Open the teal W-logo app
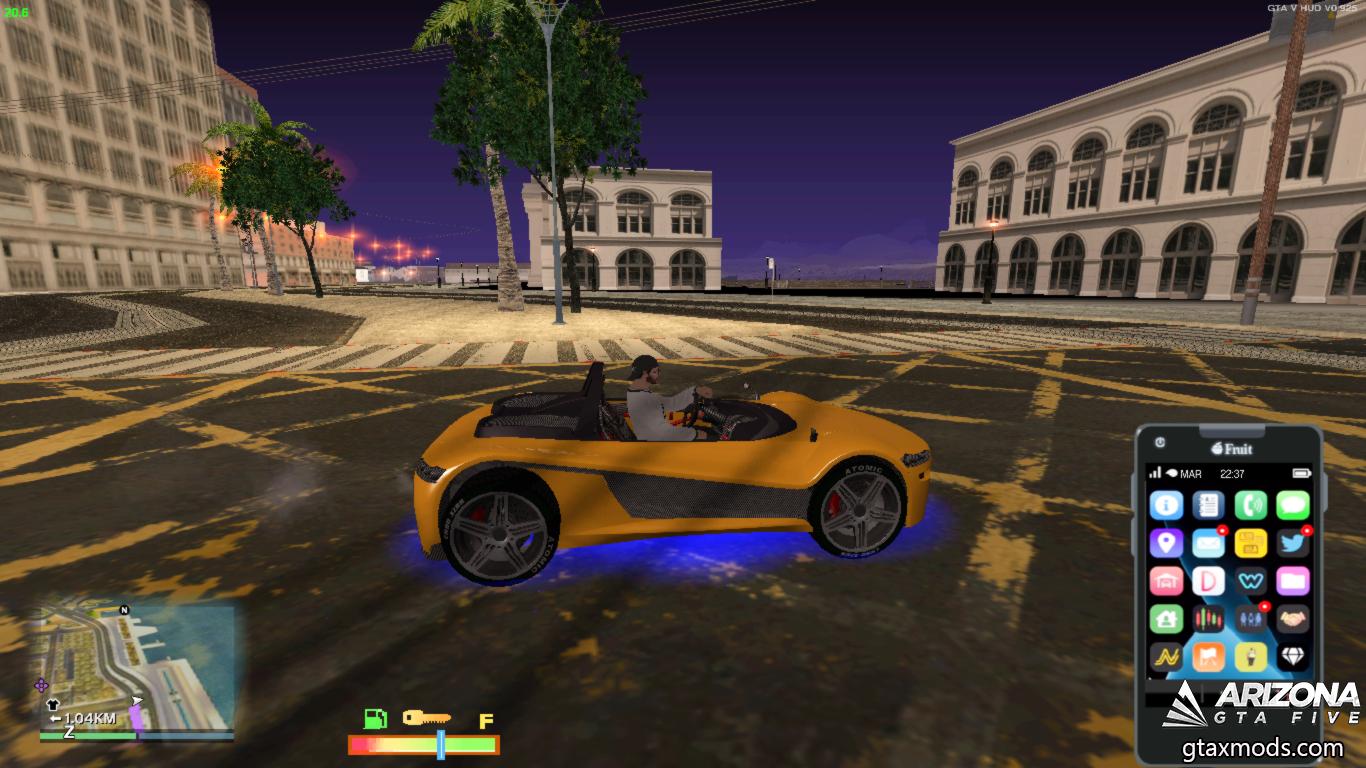This screenshot has width=1366, height=768. 1250,581
